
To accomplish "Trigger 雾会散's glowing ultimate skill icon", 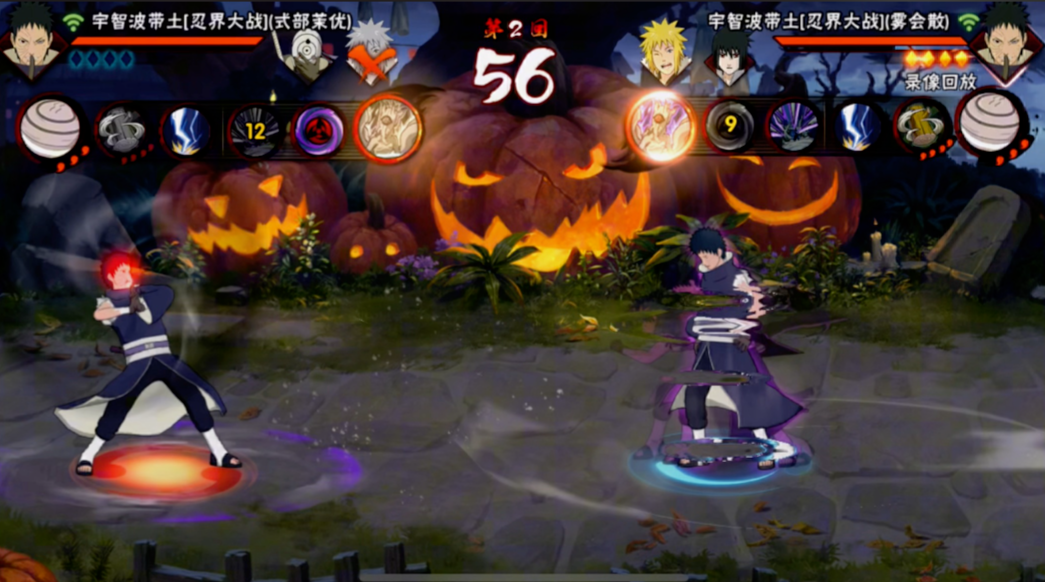I will point(661,126).
